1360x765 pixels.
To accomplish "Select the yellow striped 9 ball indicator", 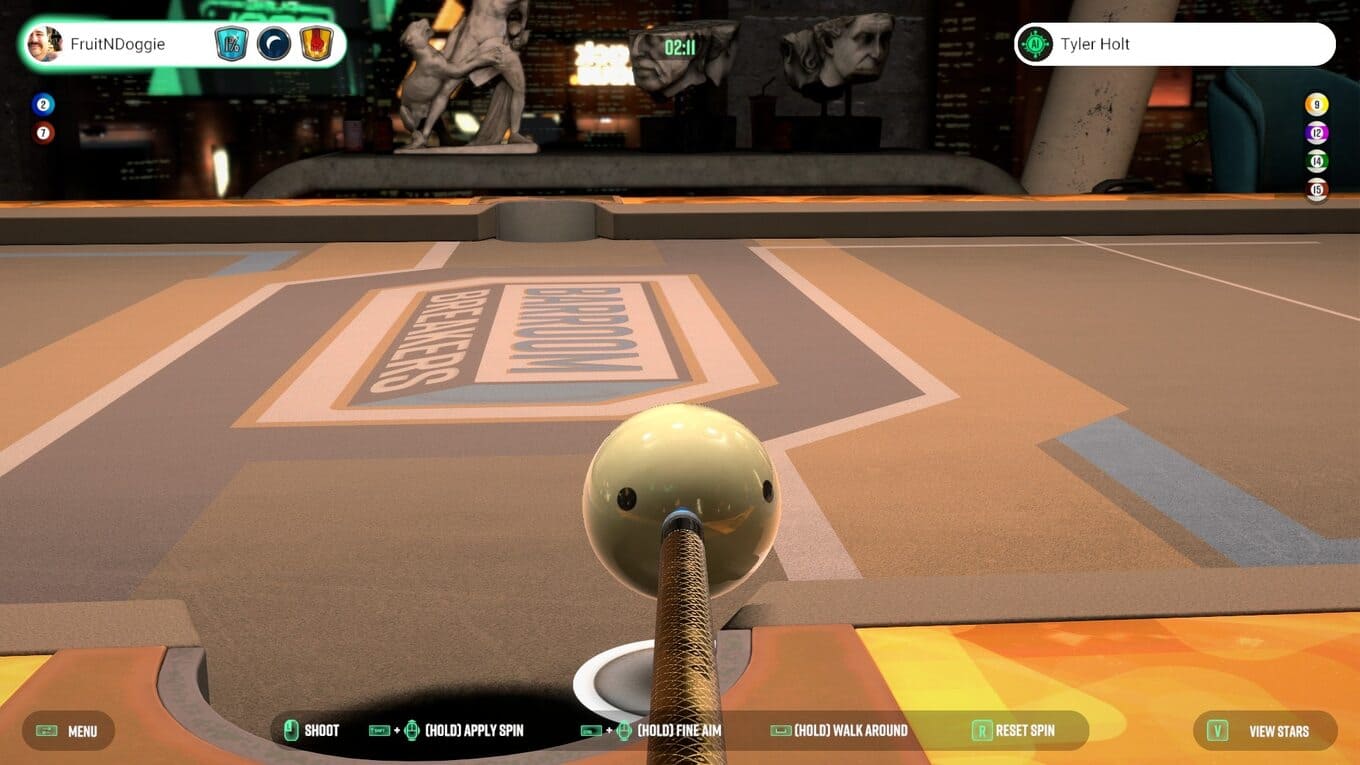I will (x=1317, y=104).
